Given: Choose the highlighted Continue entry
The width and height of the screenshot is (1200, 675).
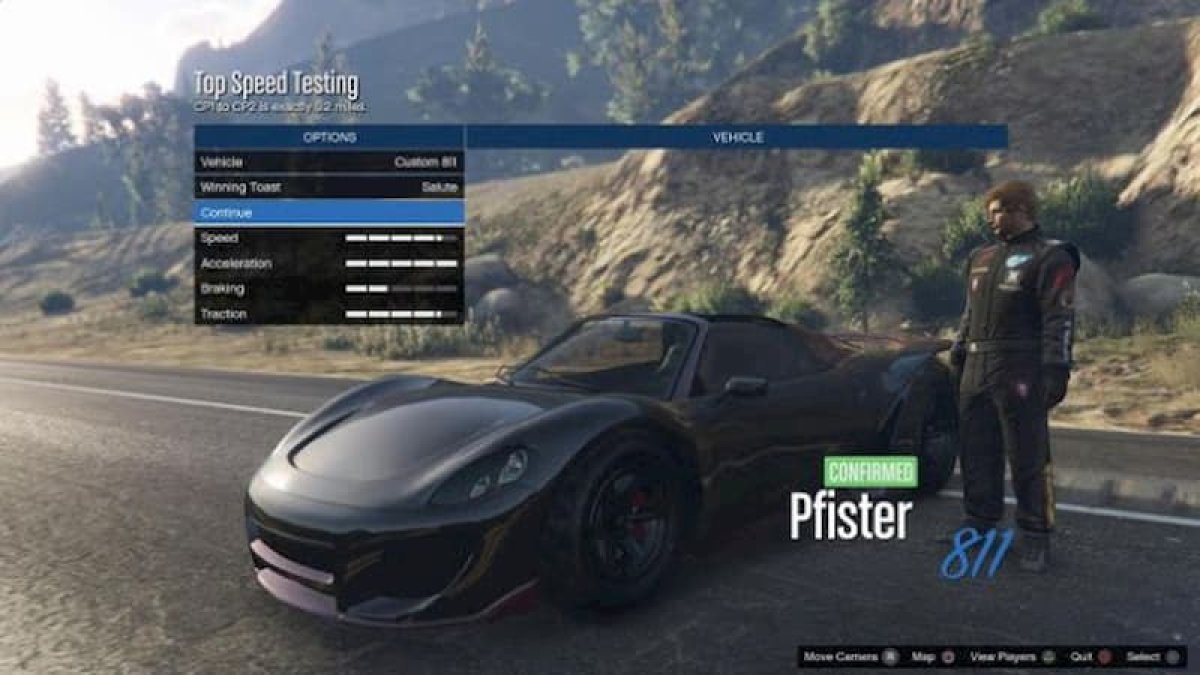Looking at the screenshot, I should [329, 212].
